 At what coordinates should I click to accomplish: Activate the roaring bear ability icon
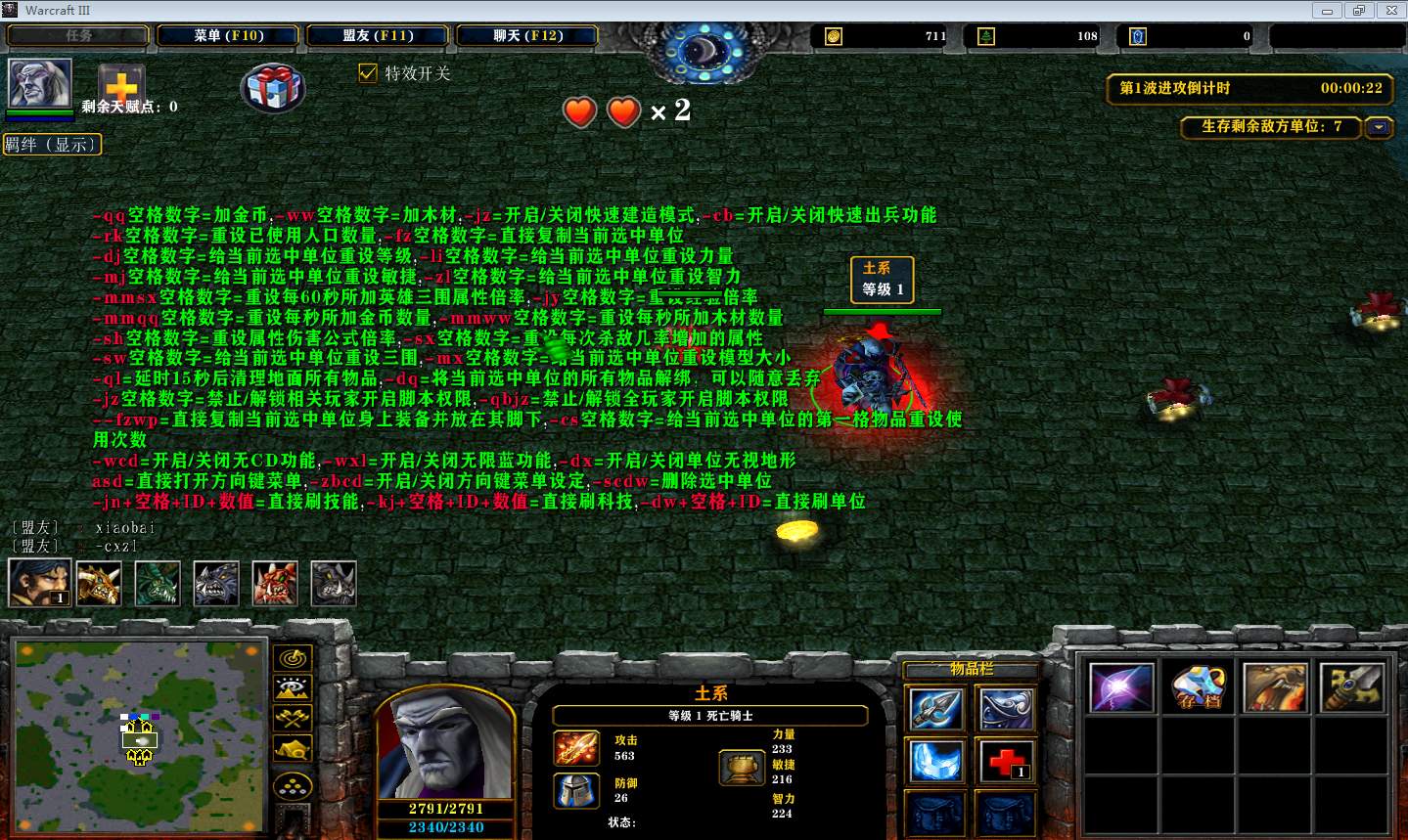(x=1275, y=687)
